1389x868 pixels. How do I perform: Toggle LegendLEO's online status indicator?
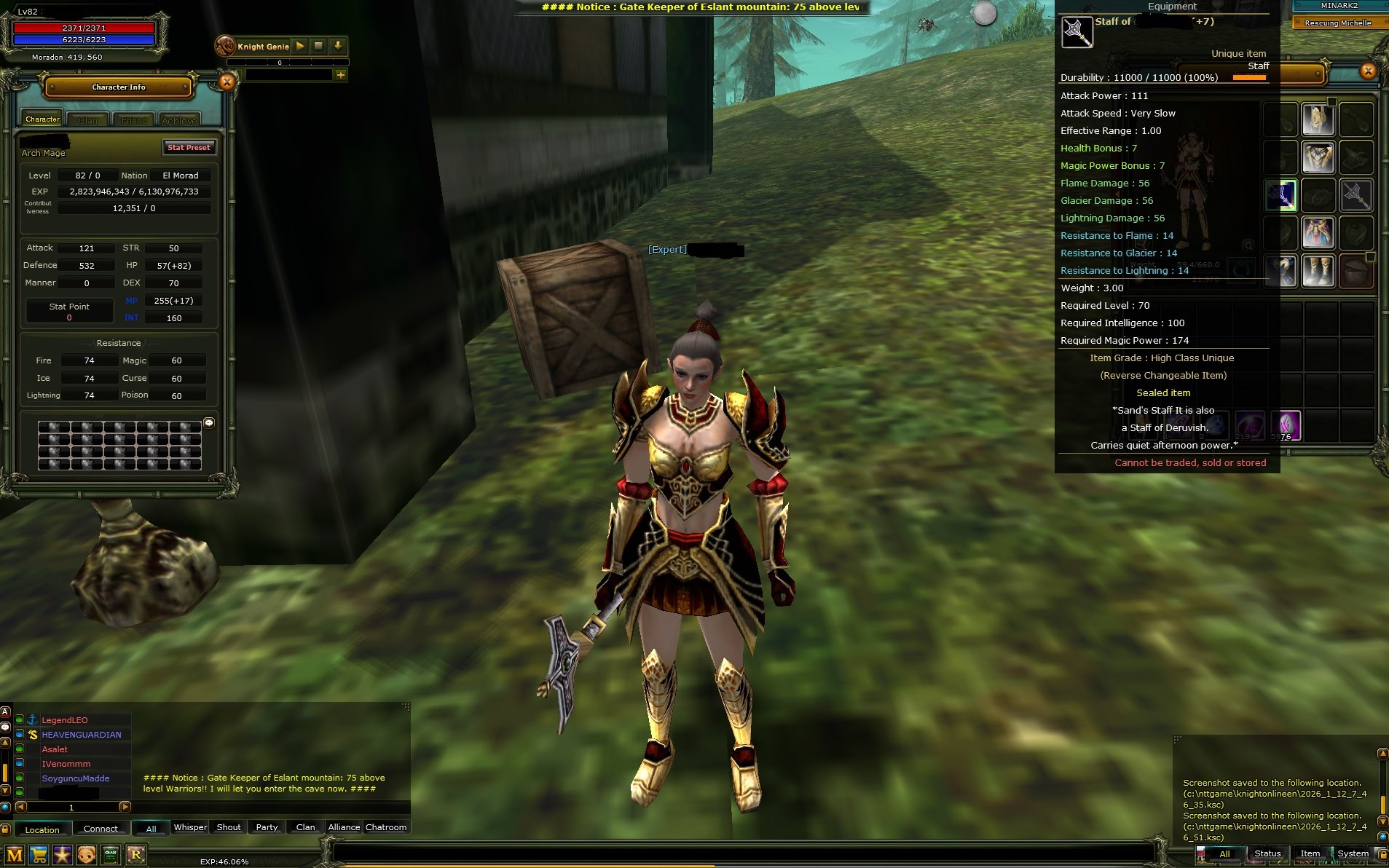(x=20, y=719)
